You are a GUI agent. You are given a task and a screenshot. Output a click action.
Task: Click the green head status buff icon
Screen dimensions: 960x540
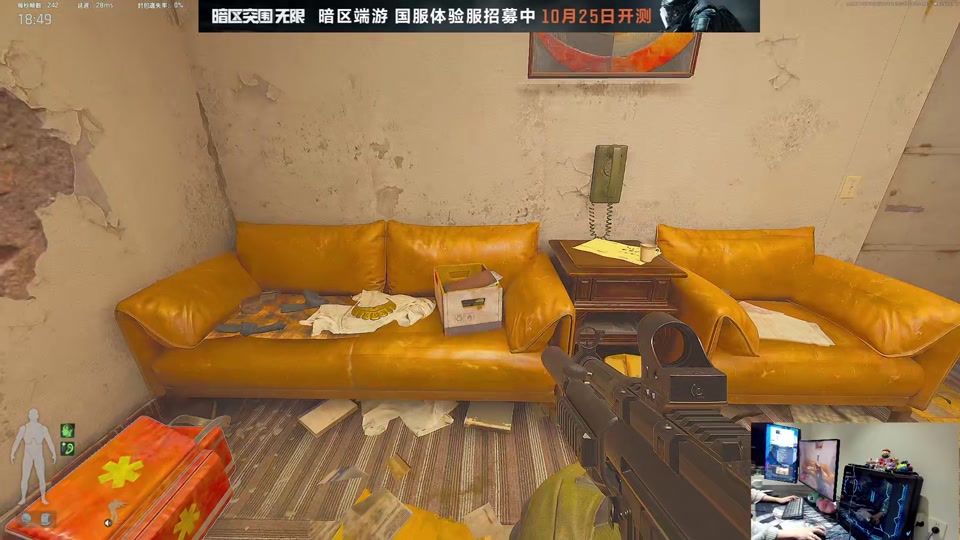tap(68, 430)
